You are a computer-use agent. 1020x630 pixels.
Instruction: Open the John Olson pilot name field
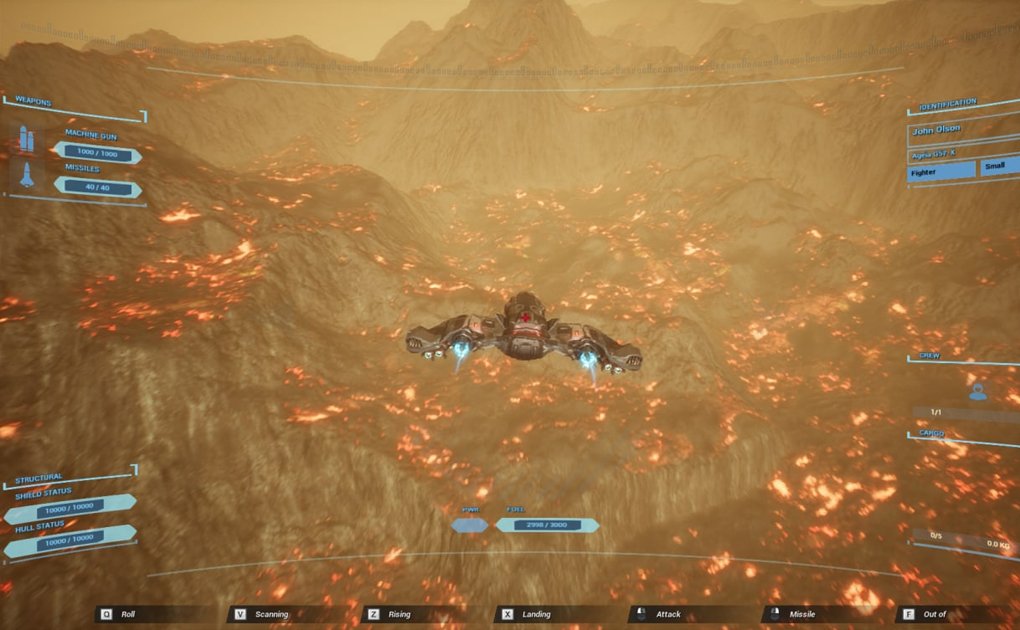(961, 129)
